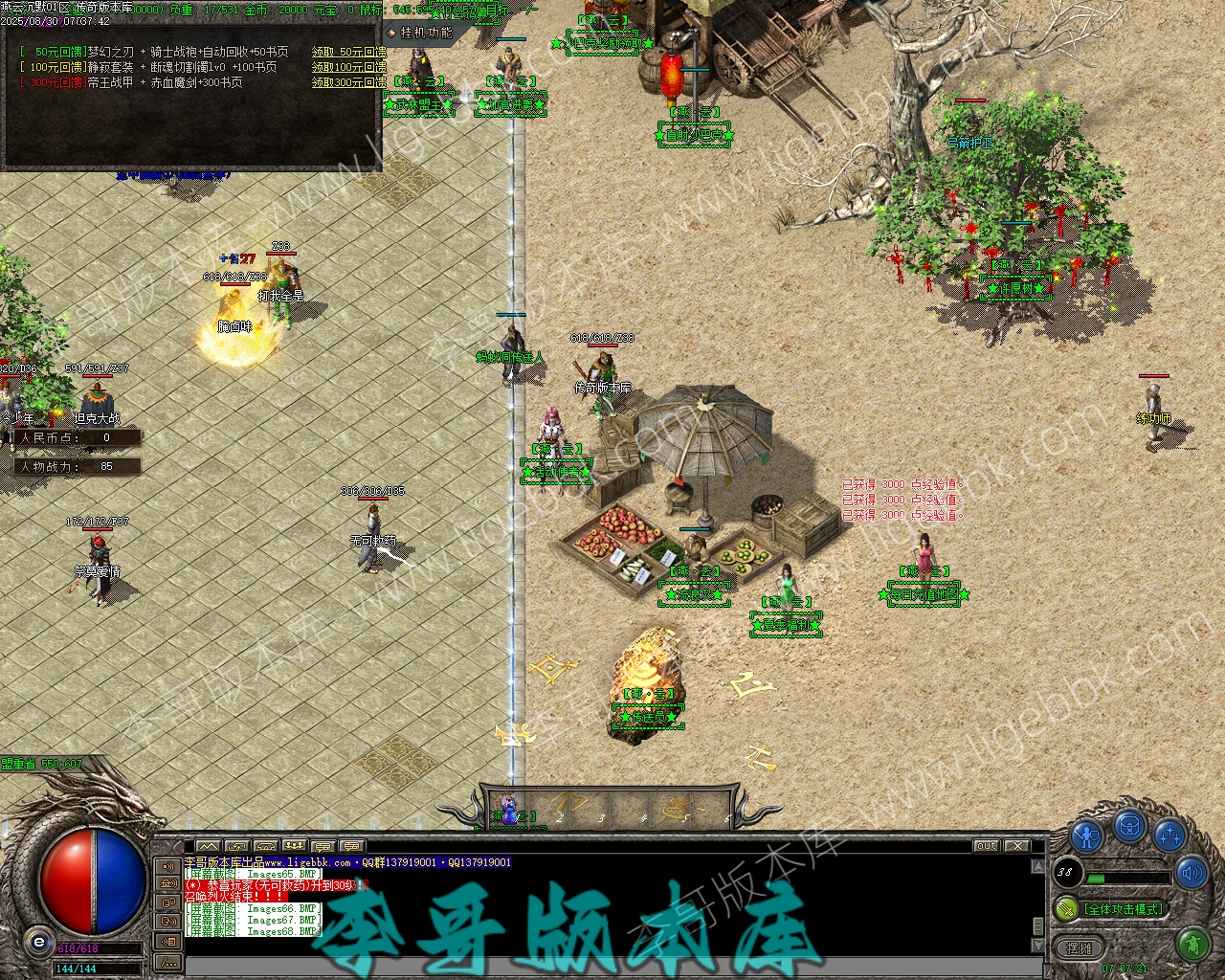Screen dimensions: 1225x980
Task: Open the 挂机功能 auto-play menu
Action: coord(419,33)
